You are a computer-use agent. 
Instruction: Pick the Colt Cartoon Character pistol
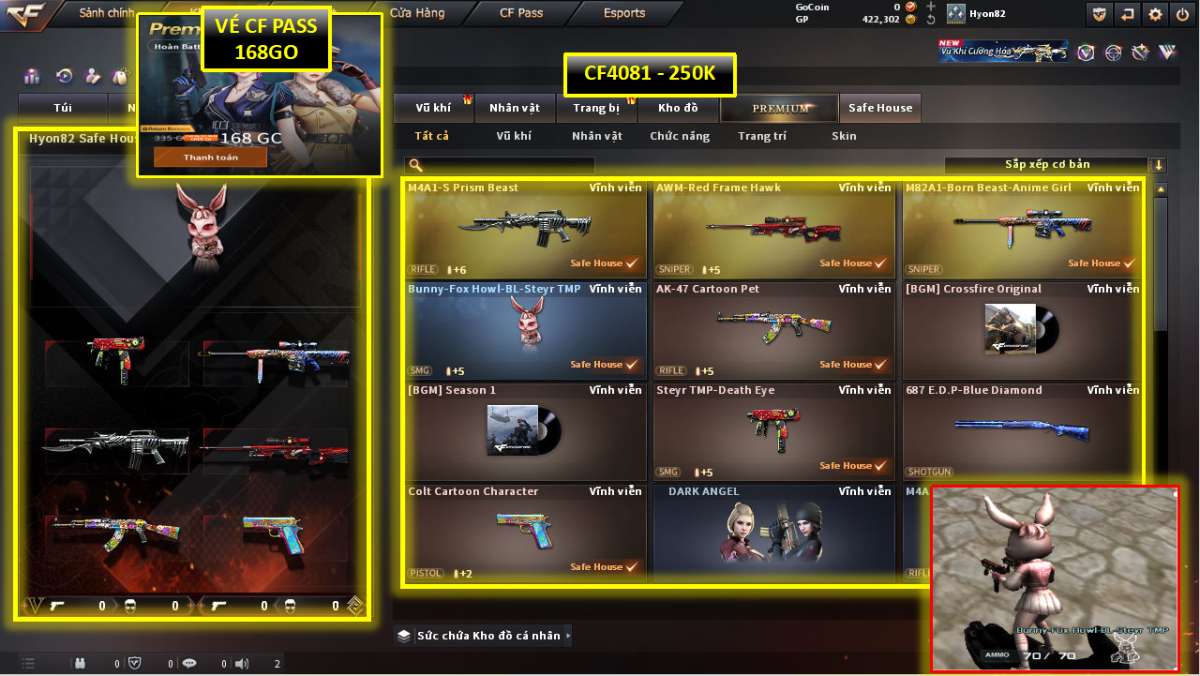525,531
